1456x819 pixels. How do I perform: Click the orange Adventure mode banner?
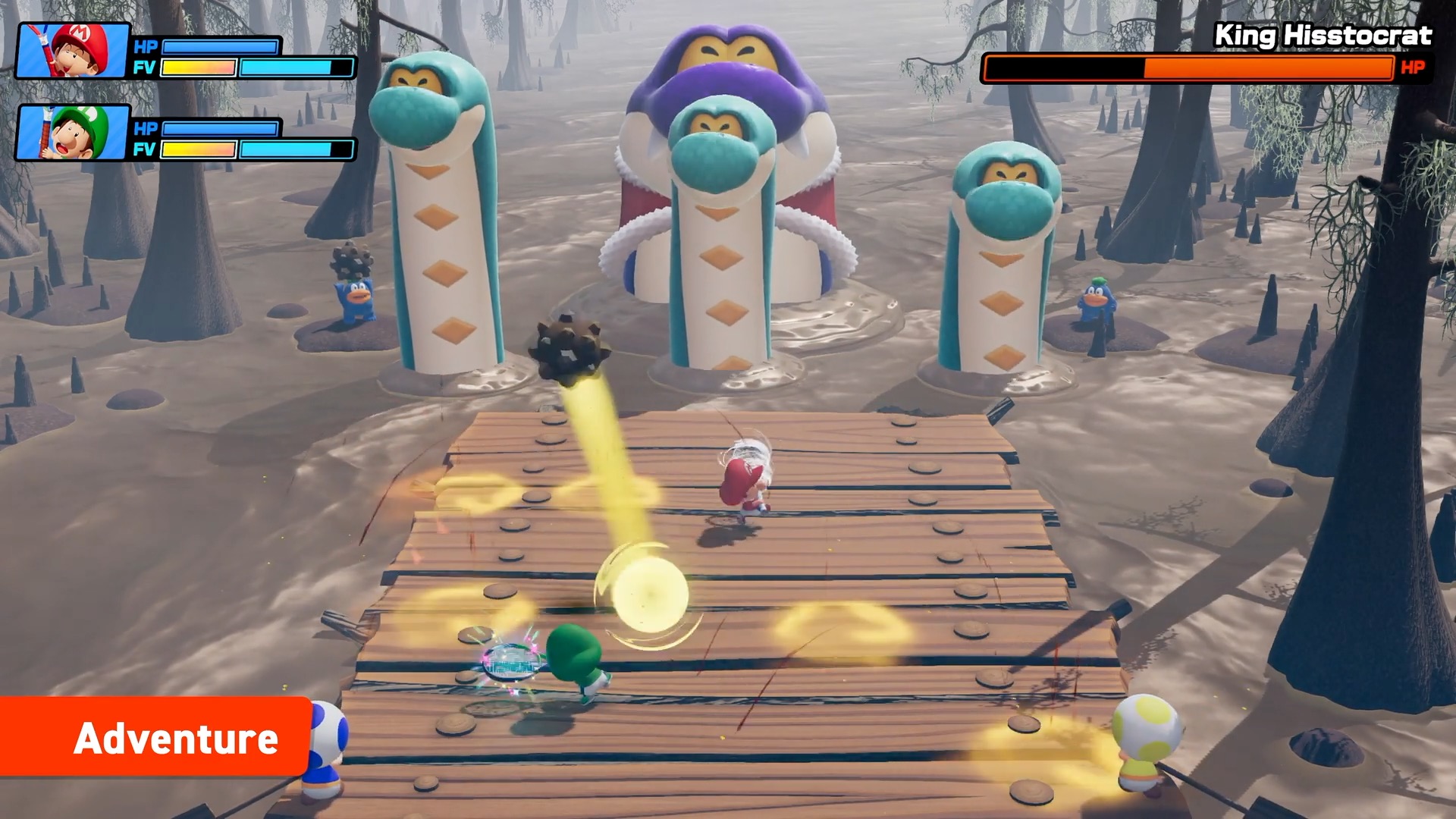(155, 737)
